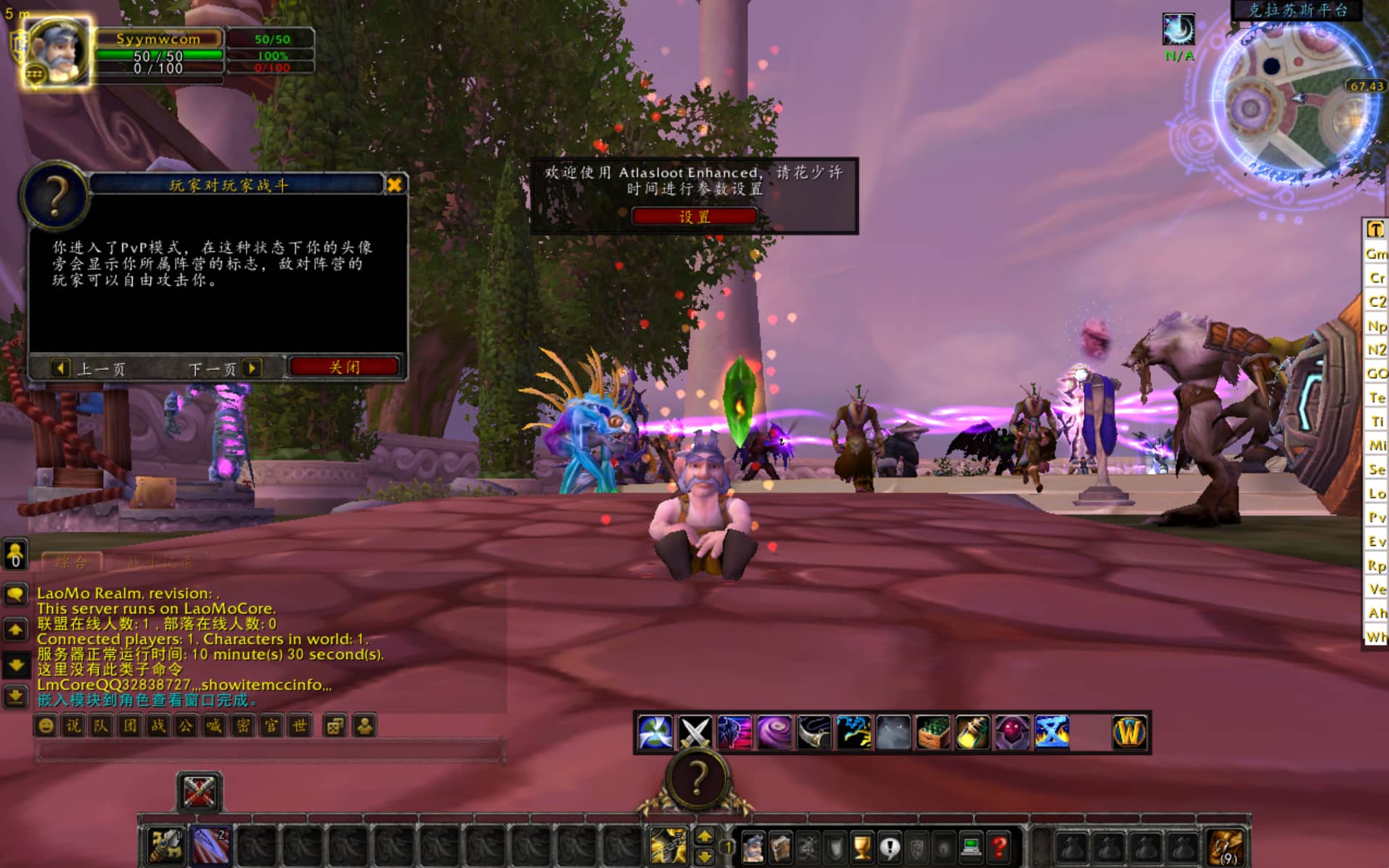Open Atlasloot settings via the red 设置 button

[694, 216]
